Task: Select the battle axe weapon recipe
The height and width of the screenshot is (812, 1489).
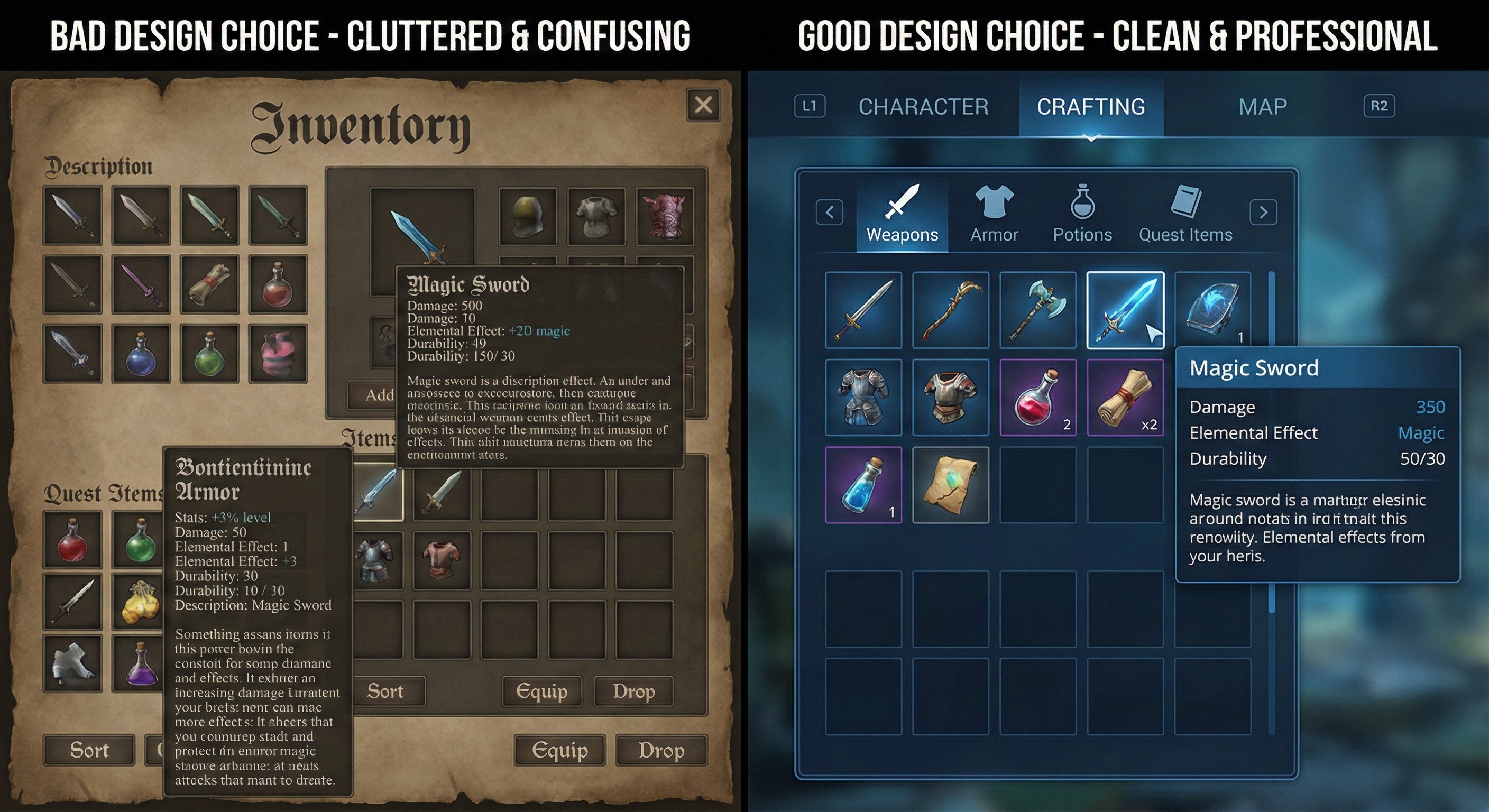Action: (x=1037, y=311)
